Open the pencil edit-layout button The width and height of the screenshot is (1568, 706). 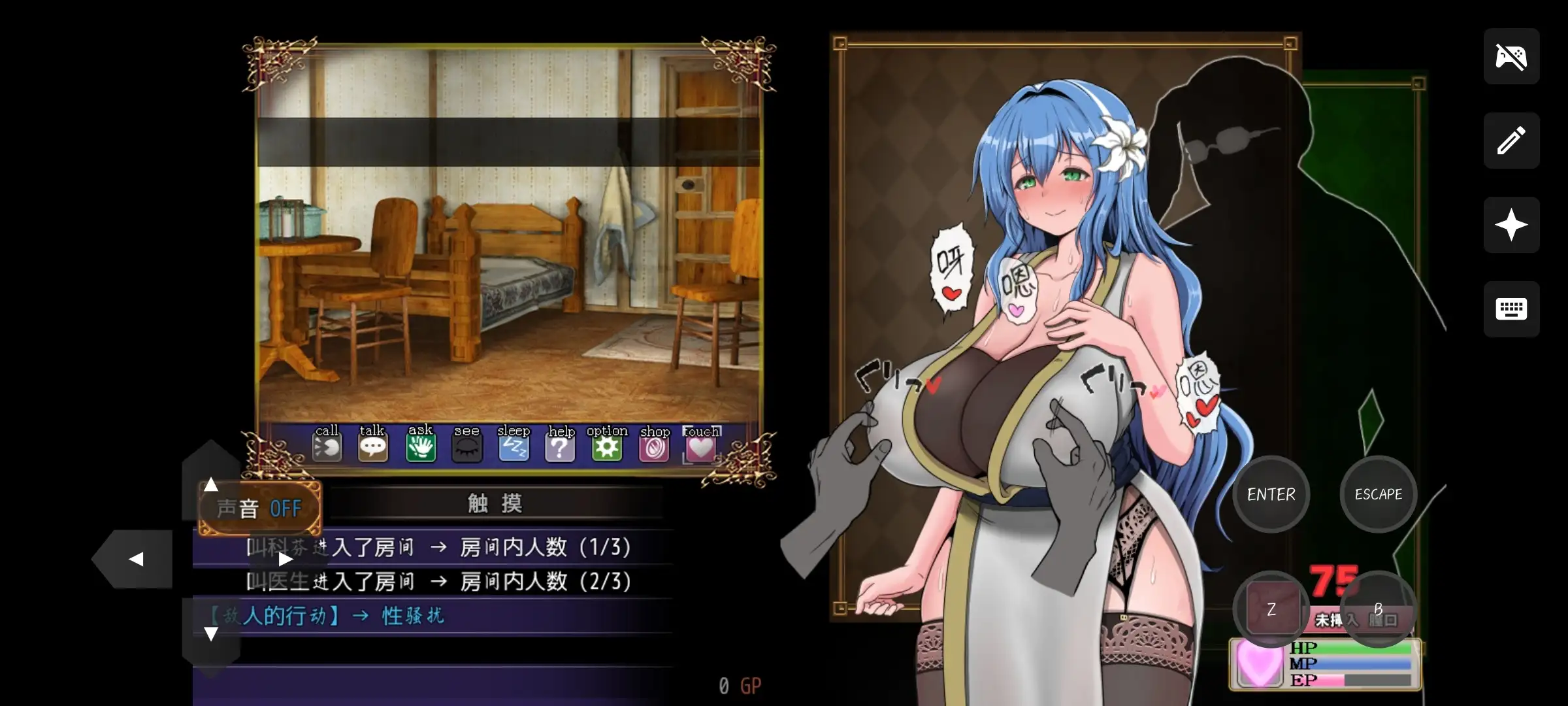pos(1511,141)
